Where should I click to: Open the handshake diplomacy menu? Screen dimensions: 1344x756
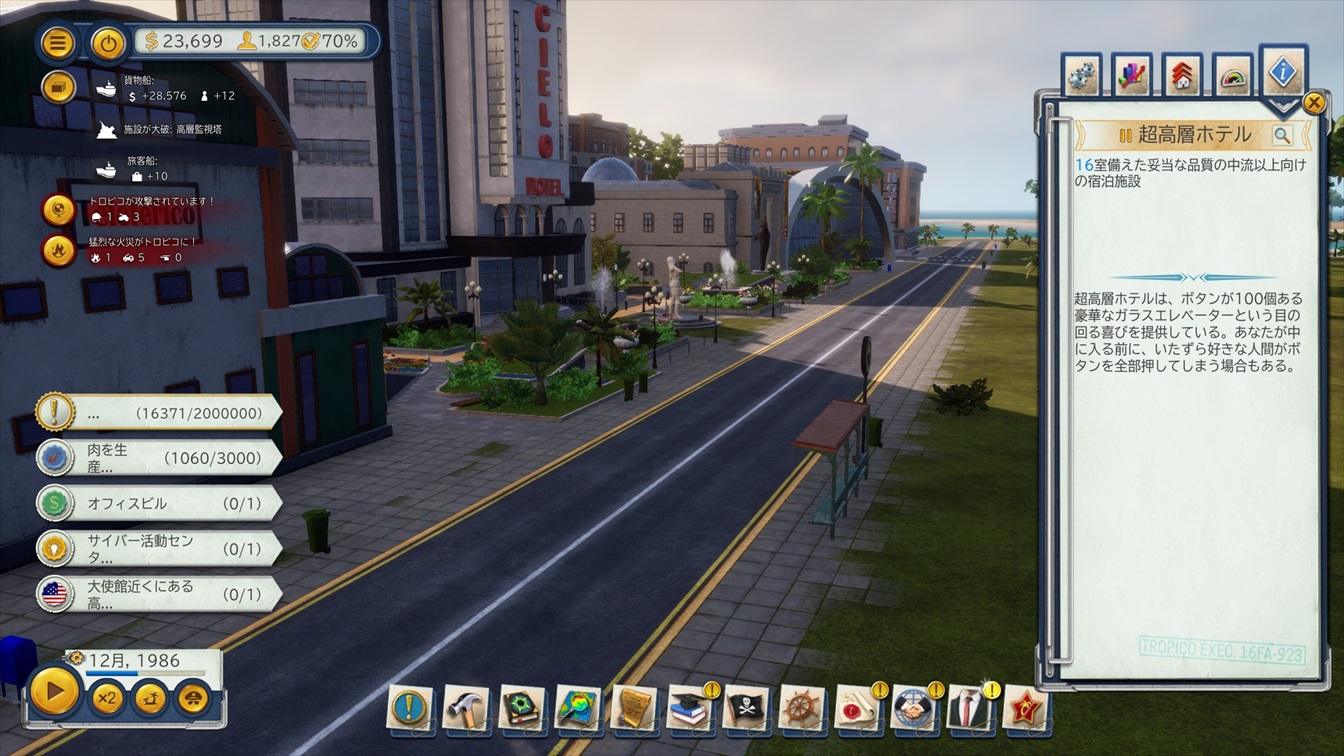pos(913,708)
